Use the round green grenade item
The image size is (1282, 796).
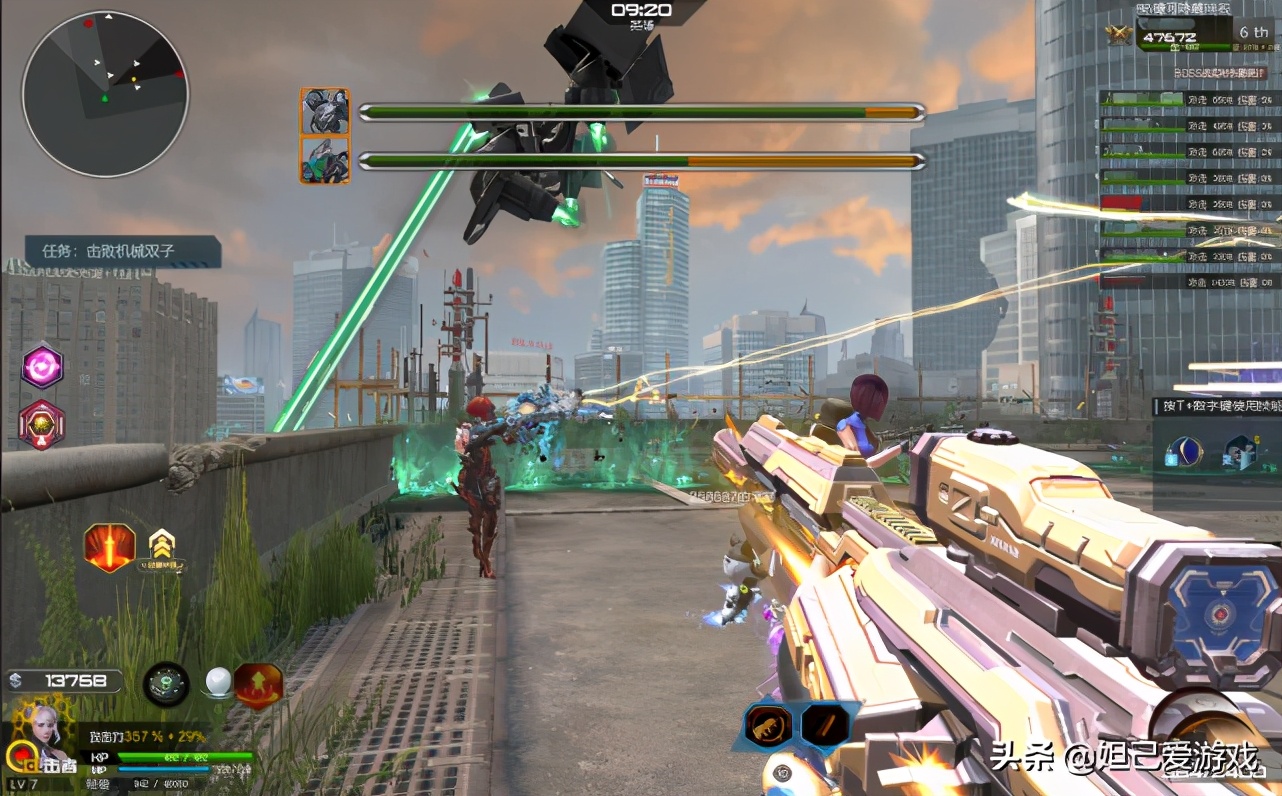coord(166,684)
